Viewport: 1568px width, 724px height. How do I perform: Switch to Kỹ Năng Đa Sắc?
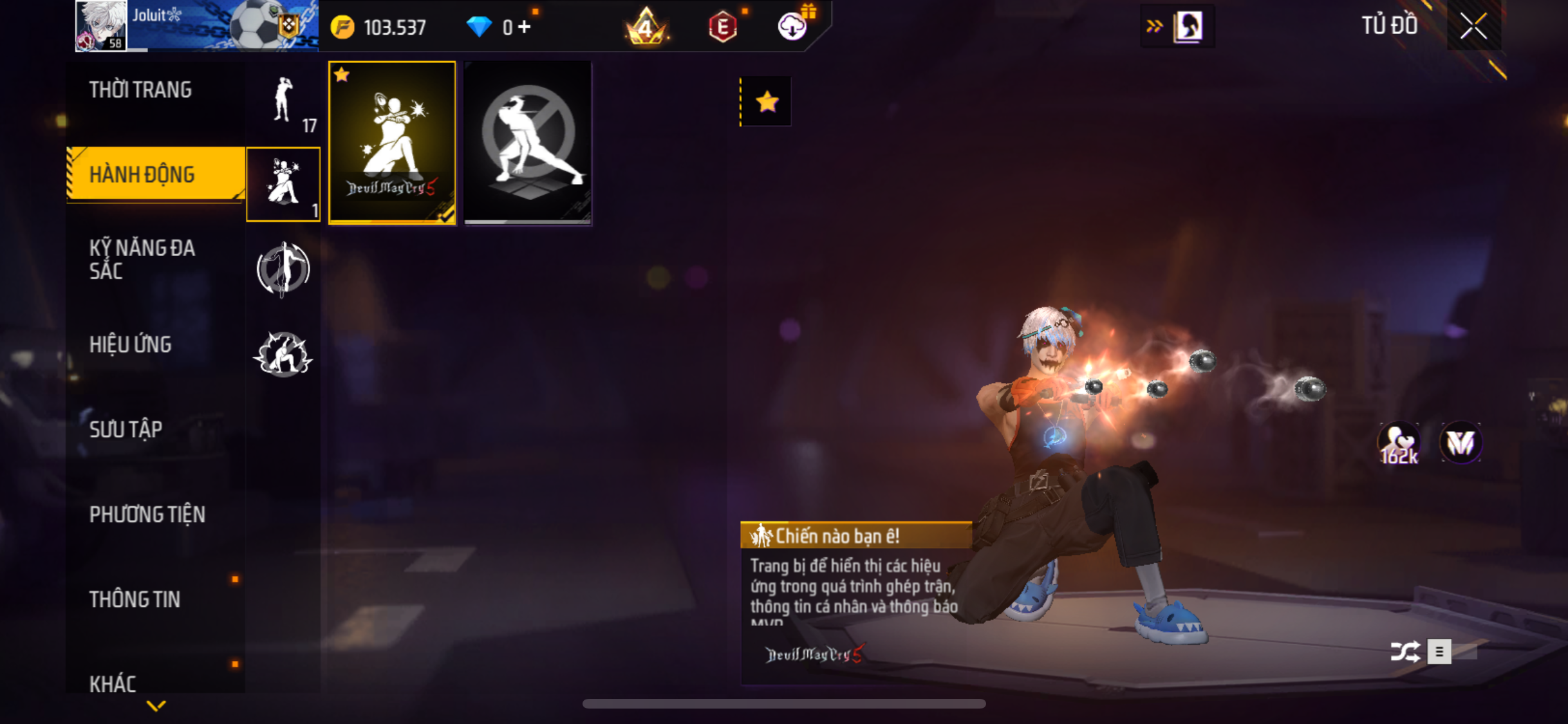click(x=142, y=259)
